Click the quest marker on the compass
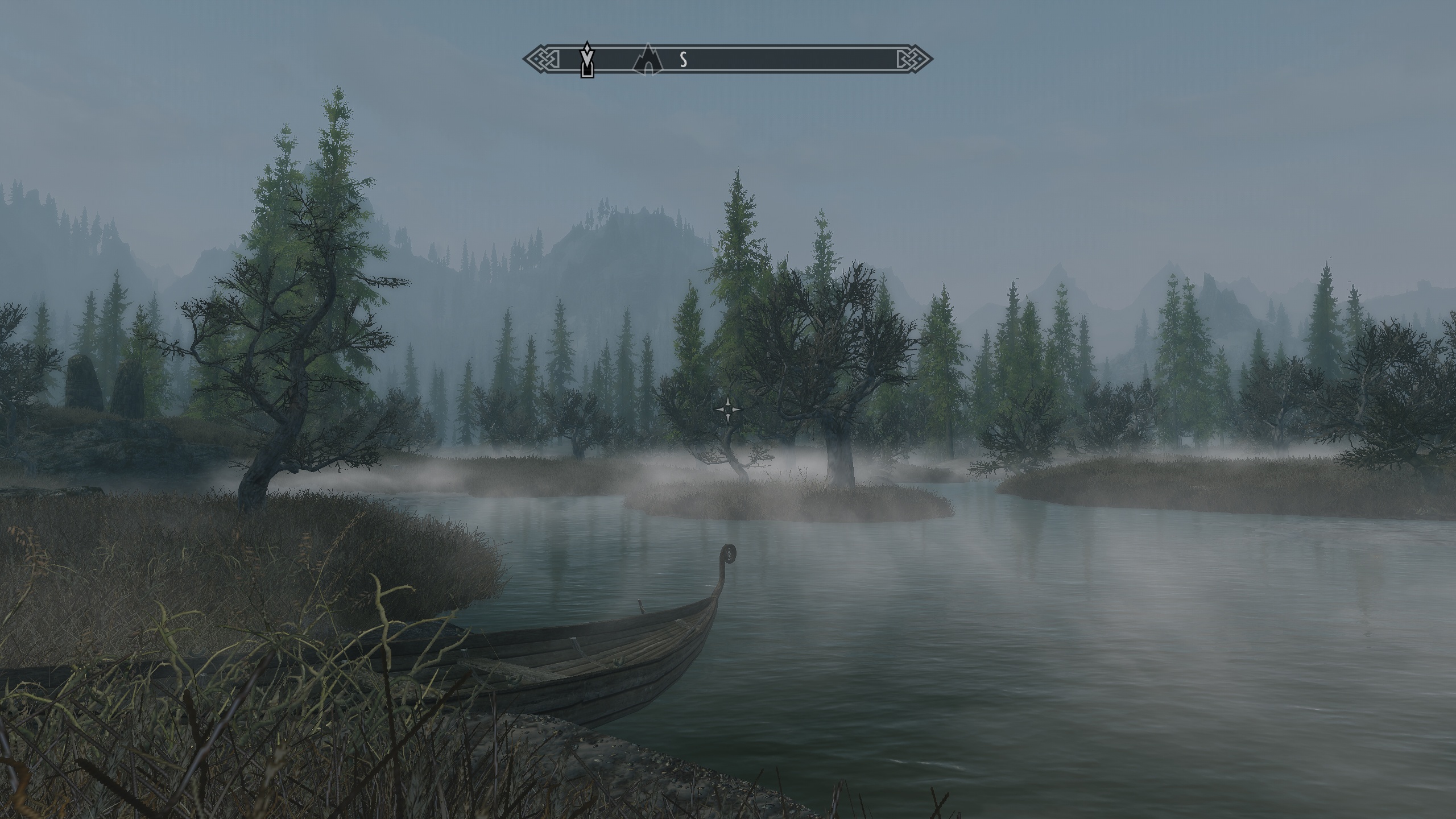 point(587,60)
